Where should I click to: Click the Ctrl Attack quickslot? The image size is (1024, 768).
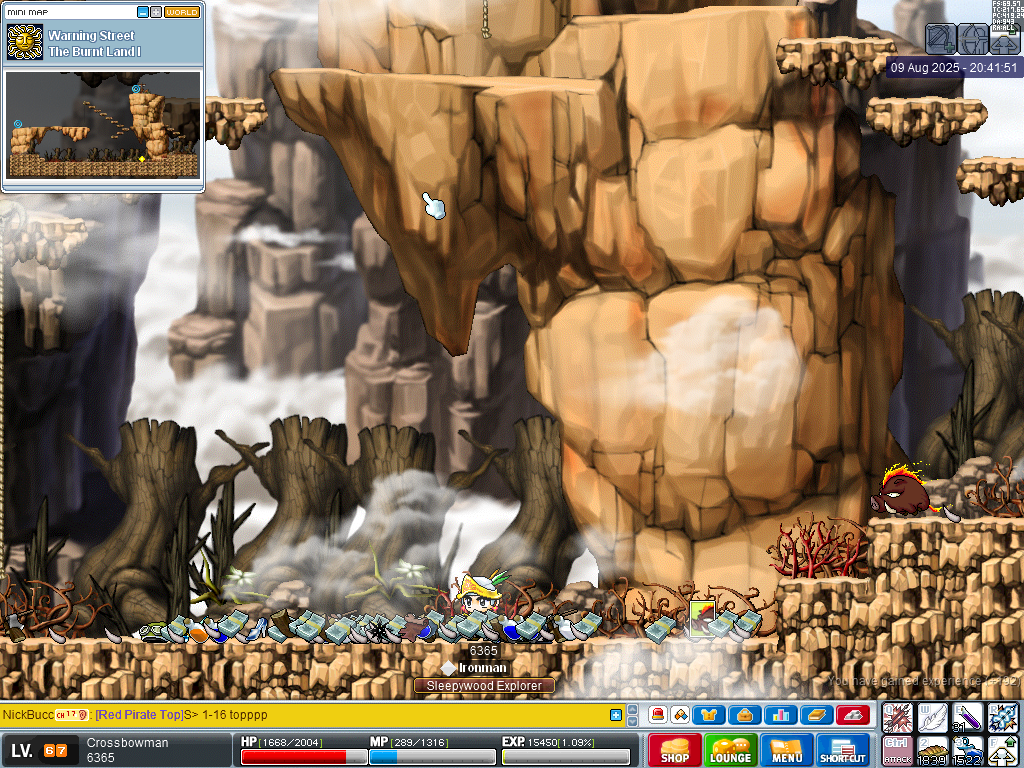pyautogui.click(x=897, y=751)
